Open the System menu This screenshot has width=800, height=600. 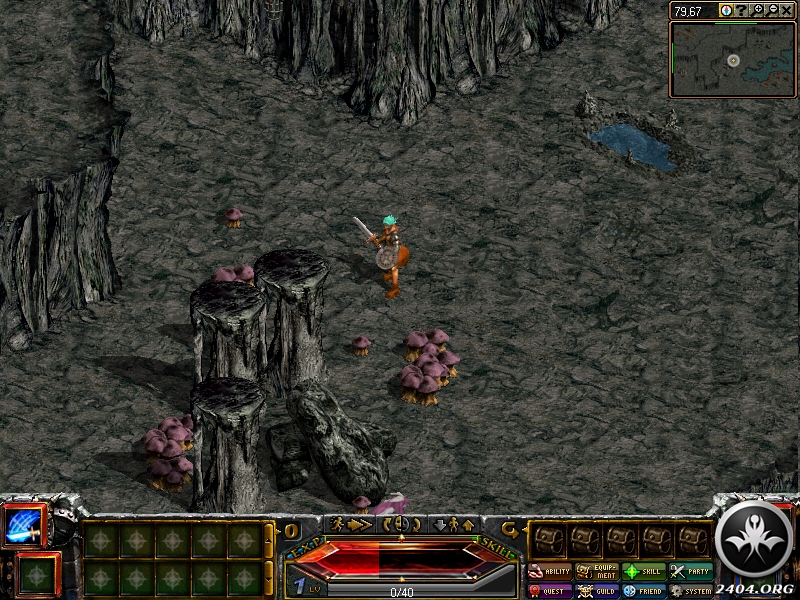pos(691,591)
